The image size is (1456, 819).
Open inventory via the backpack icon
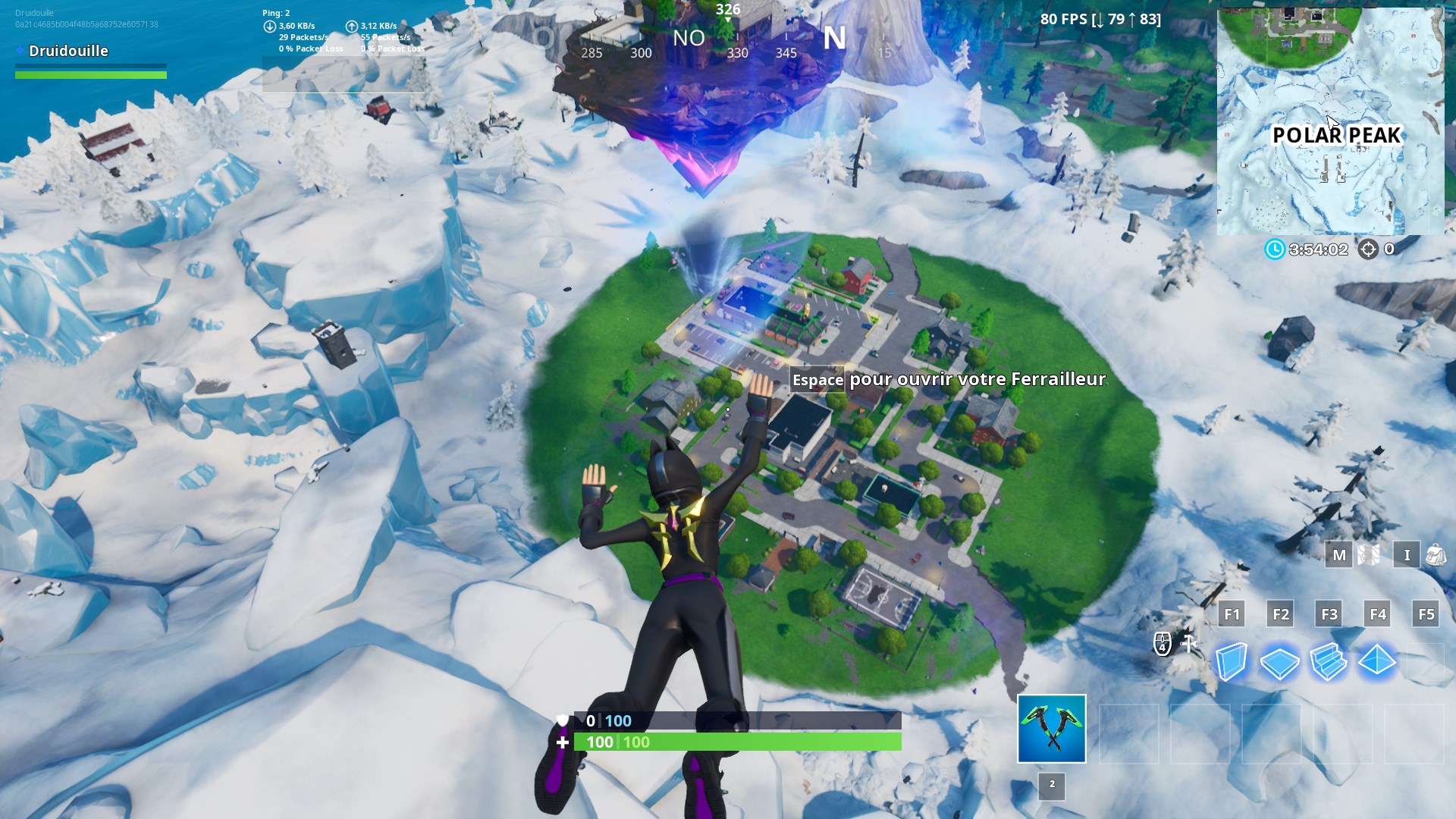pos(1436,555)
